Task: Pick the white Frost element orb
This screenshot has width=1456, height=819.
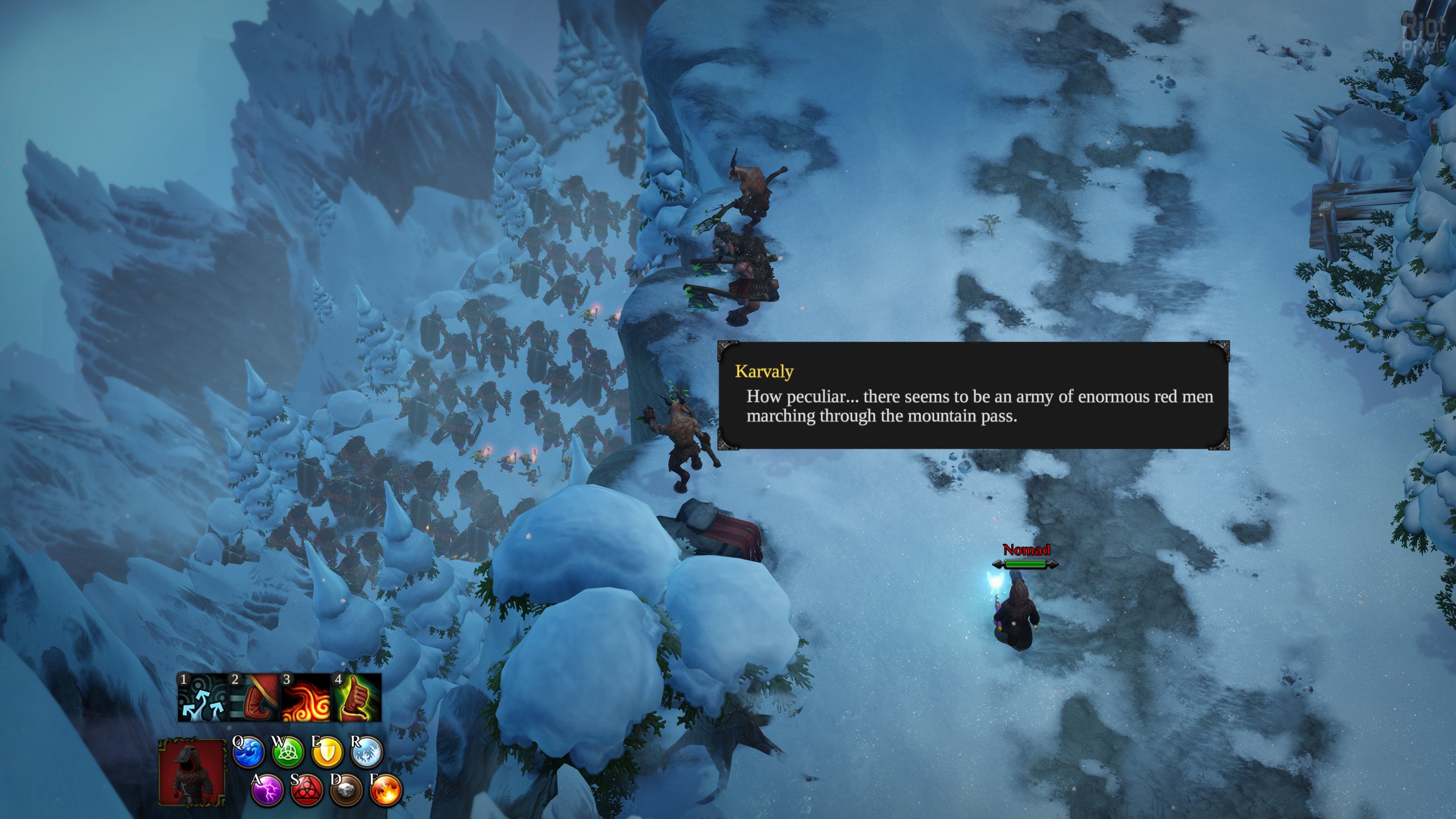Action: [367, 752]
